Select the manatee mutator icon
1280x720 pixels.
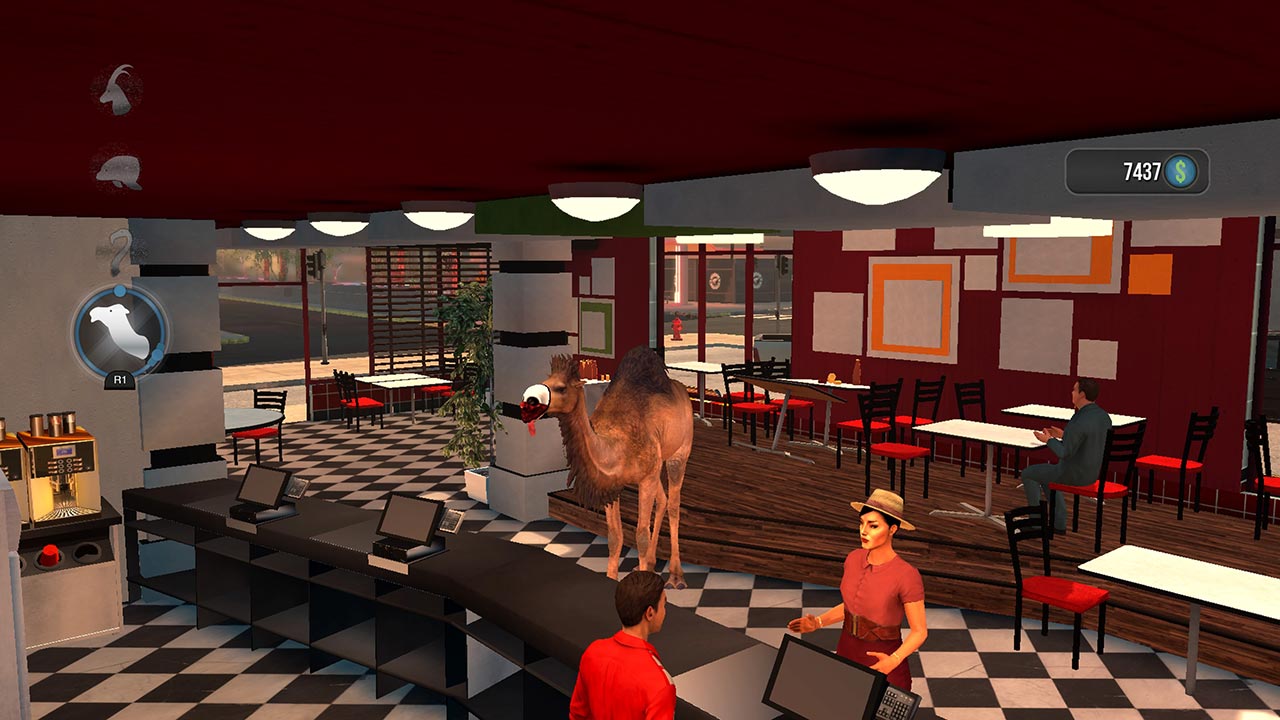(117, 169)
